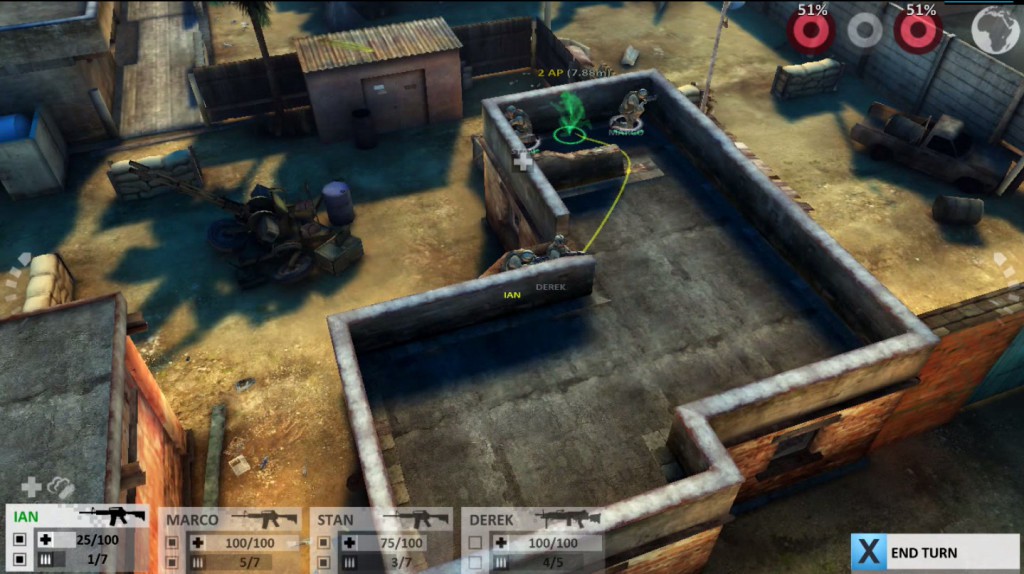This screenshot has width=1024, height=574.
Task: Select Marco's soldier with the white ring
Action: (x=627, y=116)
